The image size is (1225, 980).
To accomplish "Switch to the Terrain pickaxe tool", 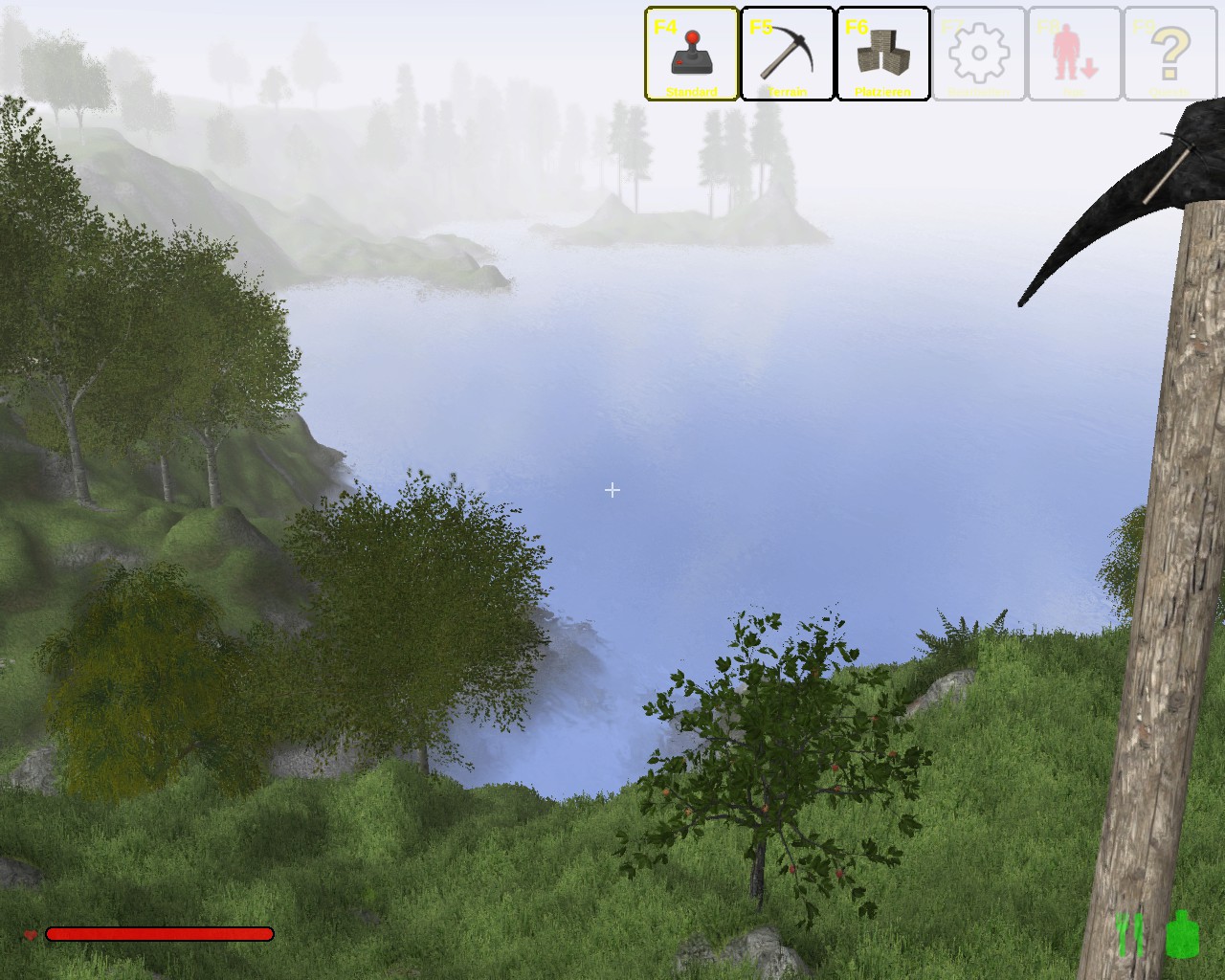I will [787, 54].
